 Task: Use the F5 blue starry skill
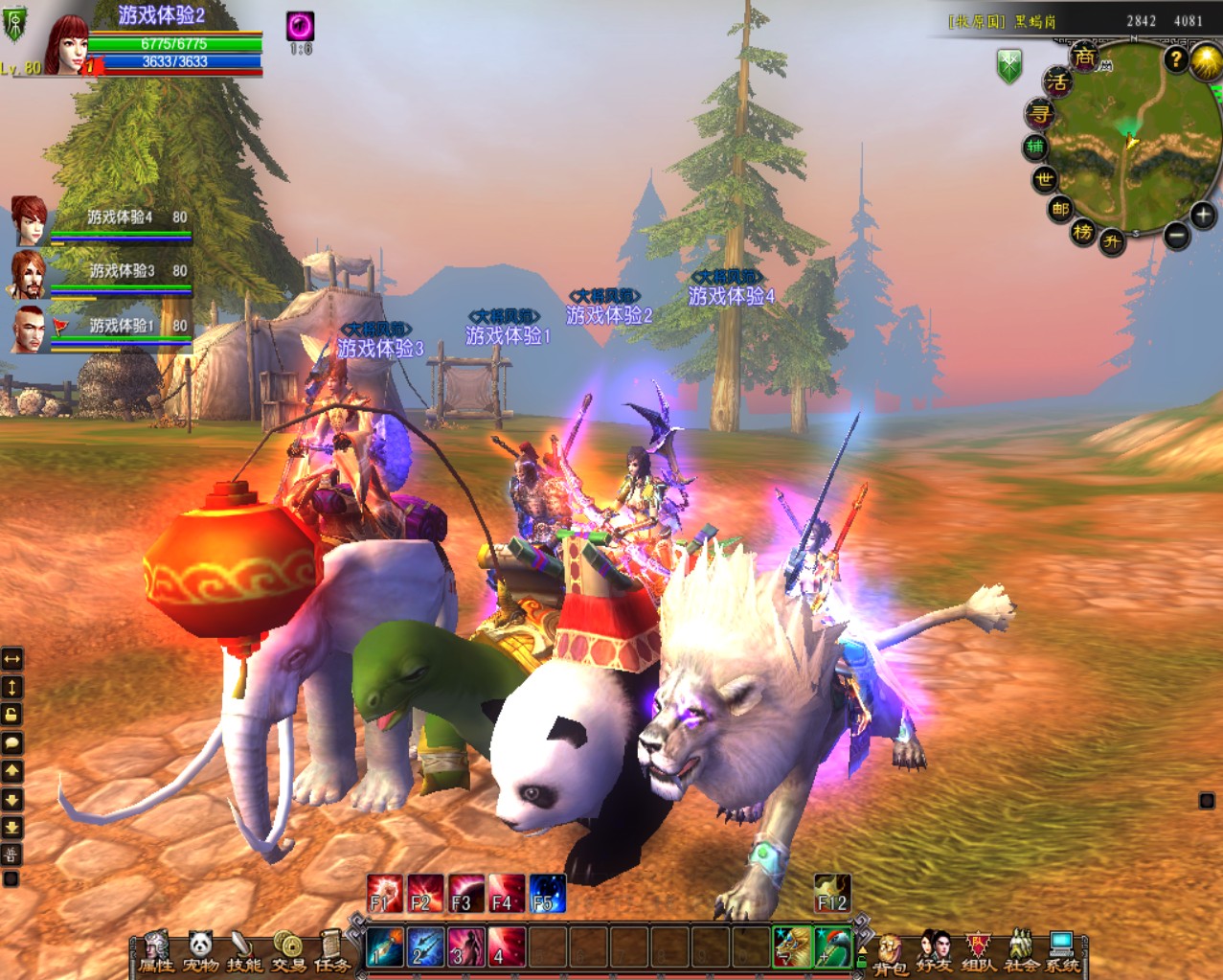pyautogui.click(x=547, y=893)
